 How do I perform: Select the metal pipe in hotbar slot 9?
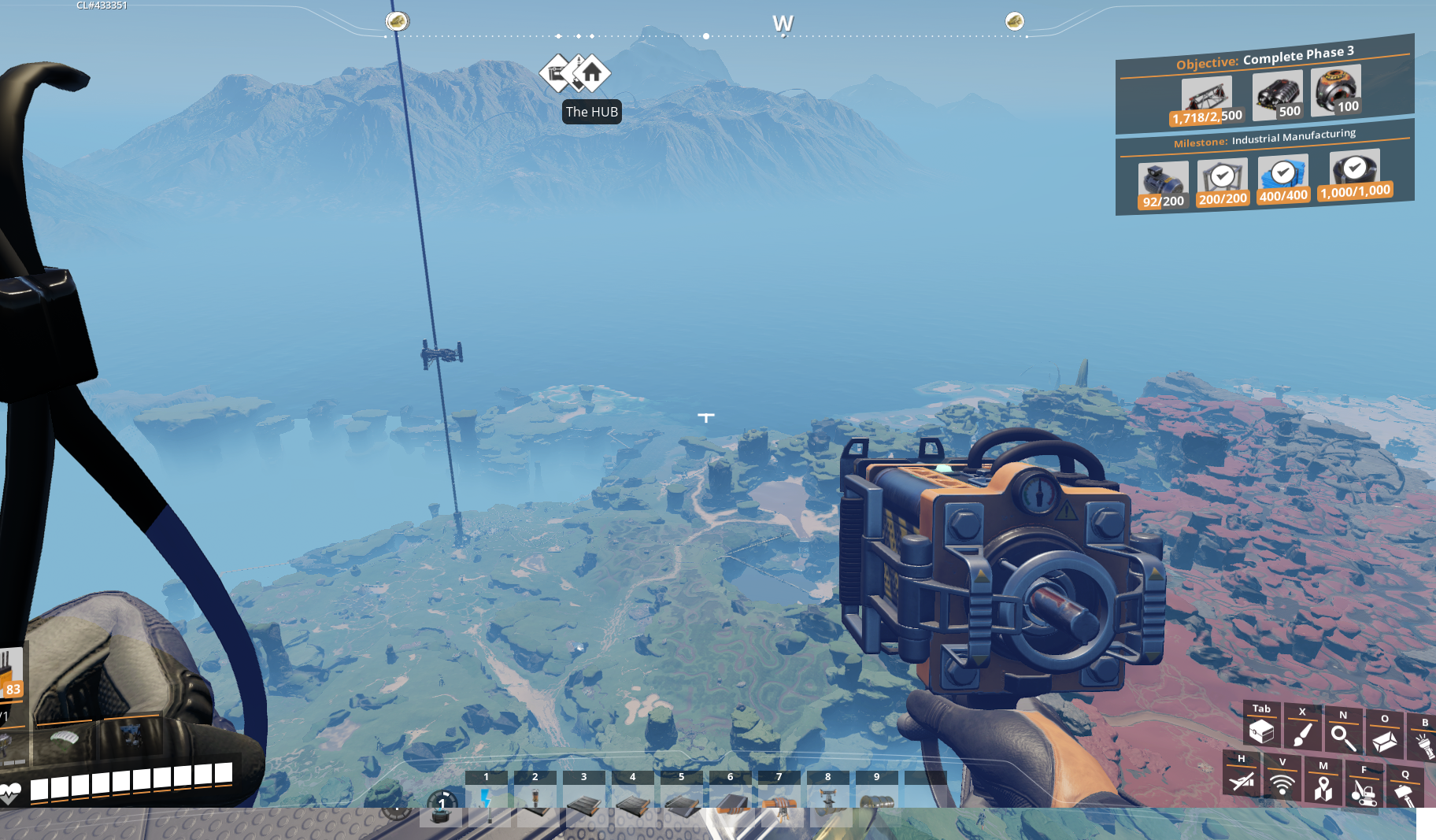pos(877,801)
